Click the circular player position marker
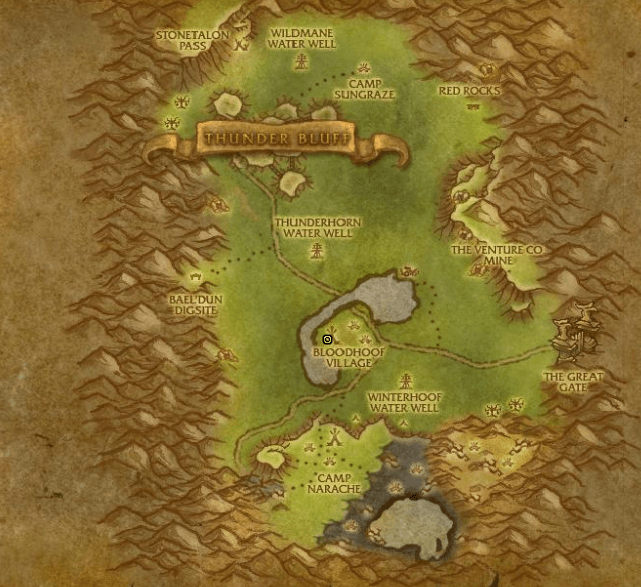Viewport: 641px width, 587px height. 327,340
